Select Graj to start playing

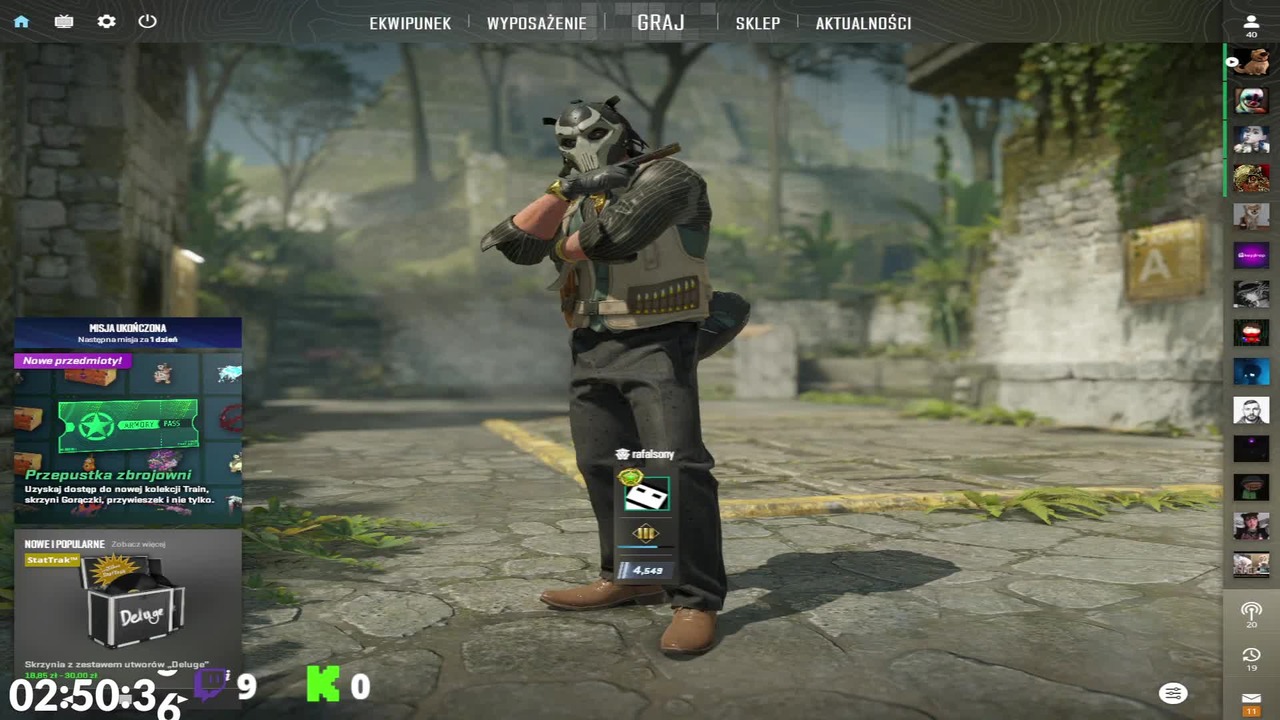[x=661, y=22]
